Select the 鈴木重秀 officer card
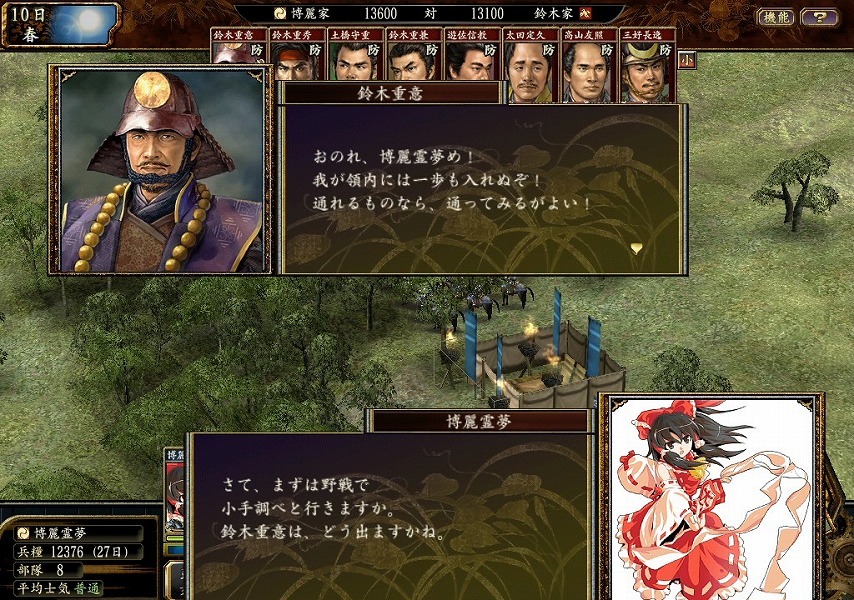 [x=295, y=55]
